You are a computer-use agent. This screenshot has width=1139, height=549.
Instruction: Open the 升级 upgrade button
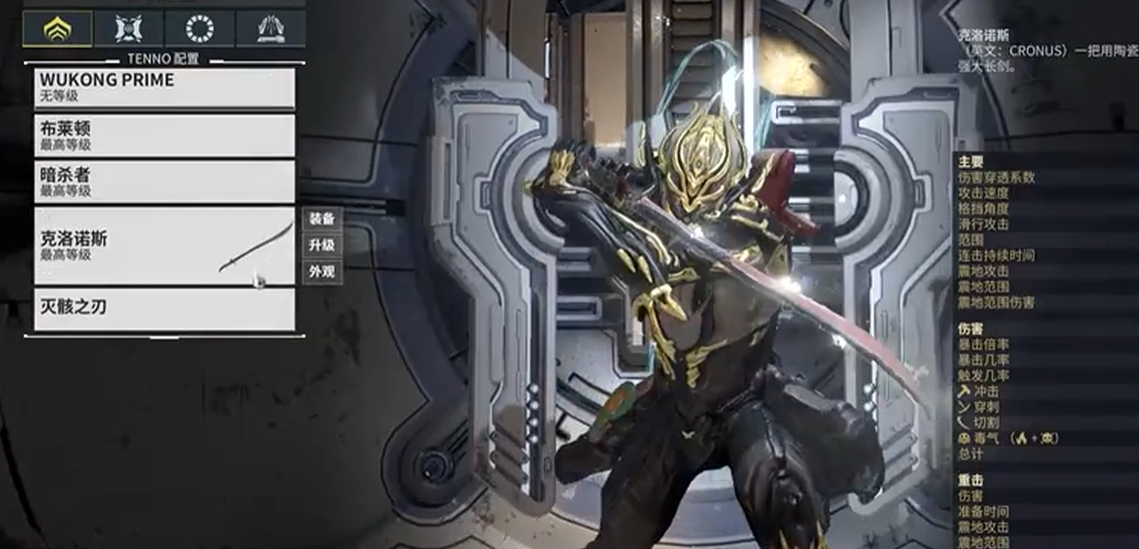point(321,245)
